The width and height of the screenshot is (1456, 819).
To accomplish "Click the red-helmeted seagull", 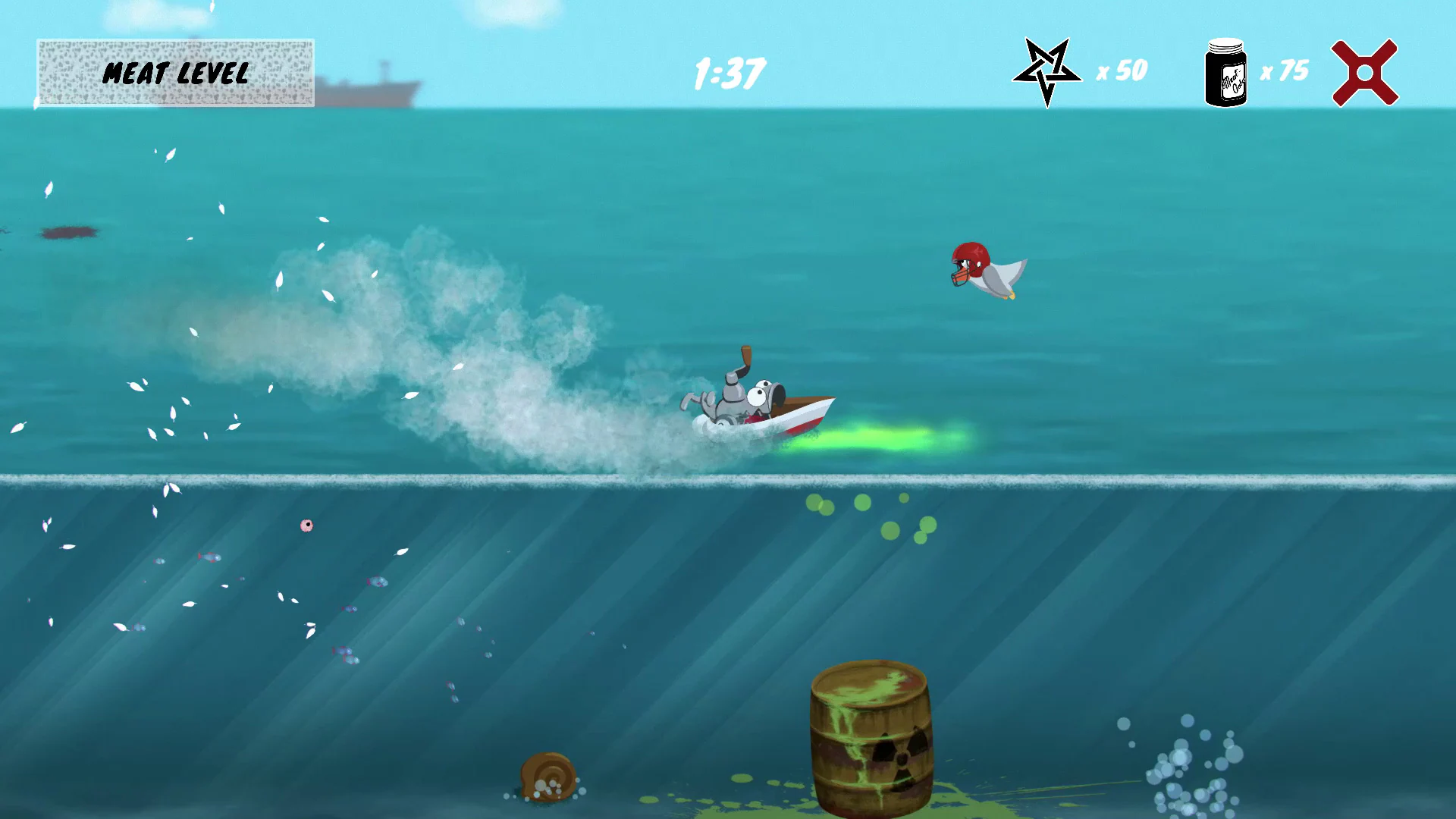I will [x=982, y=269].
